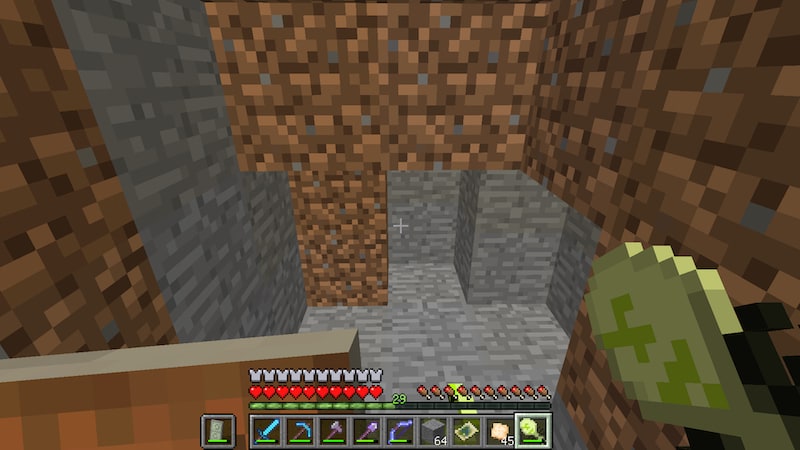Select the stone block stack of 64
The height and width of the screenshot is (450, 800).
(432, 430)
